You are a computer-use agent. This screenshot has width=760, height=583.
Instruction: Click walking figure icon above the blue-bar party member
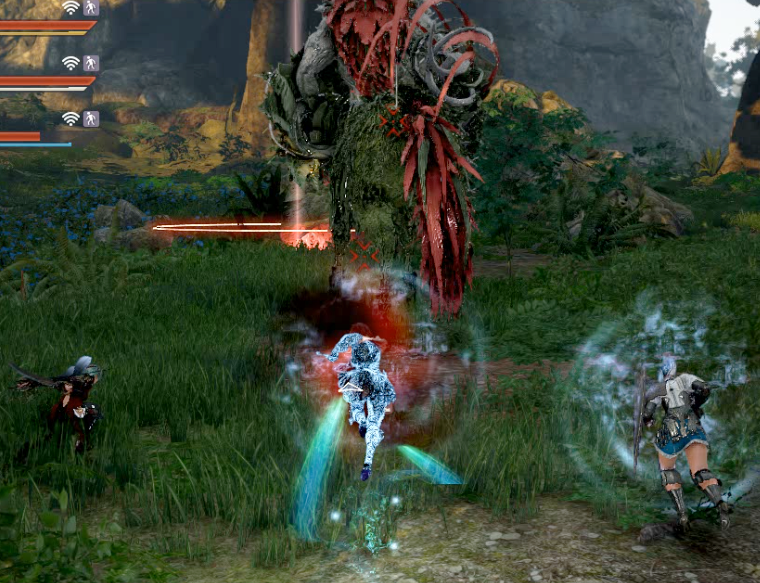(x=91, y=119)
